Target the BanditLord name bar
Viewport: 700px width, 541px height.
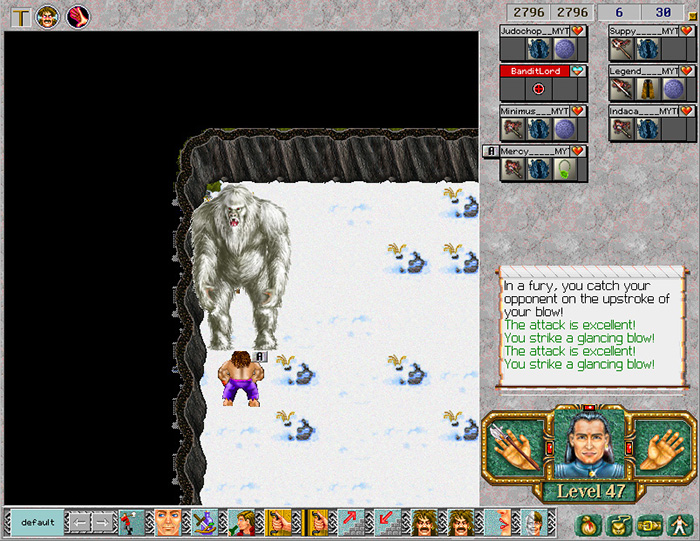(x=535, y=71)
